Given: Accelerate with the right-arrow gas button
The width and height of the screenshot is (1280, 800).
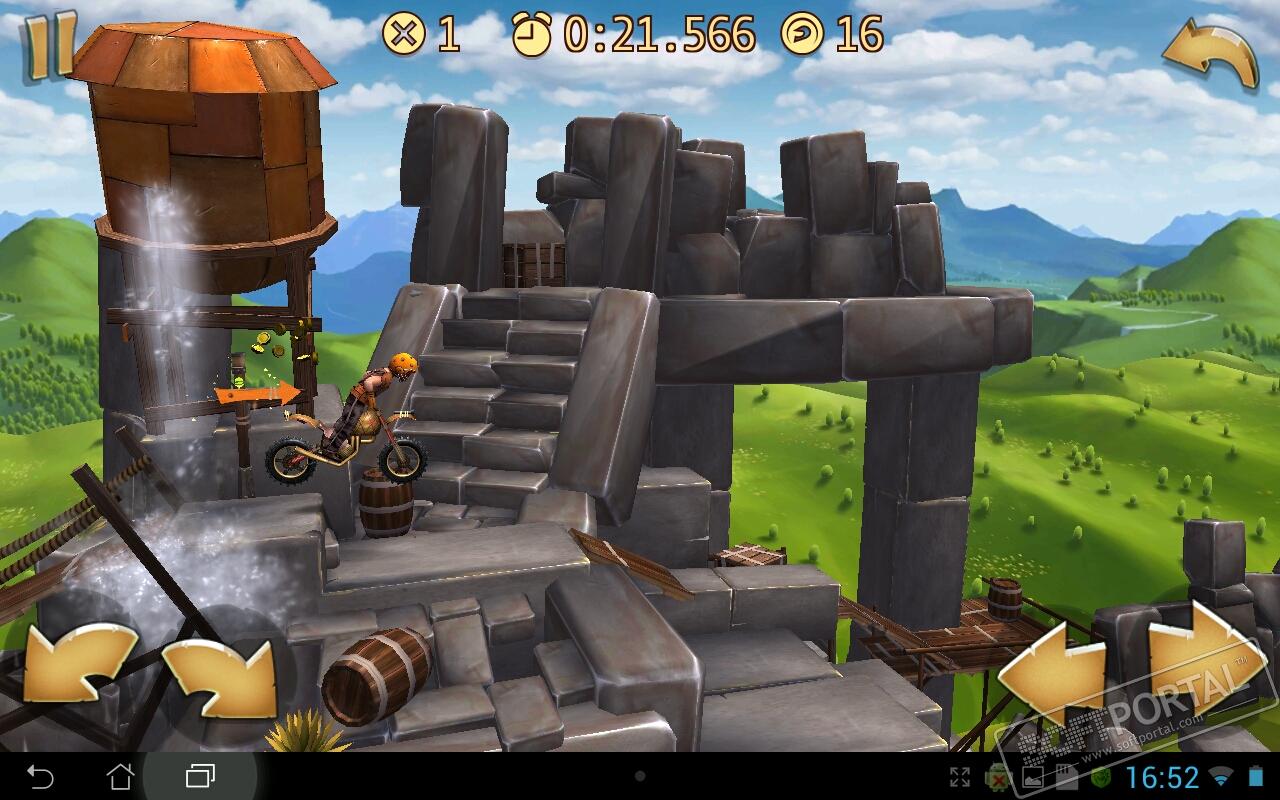Looking at the screenshot, I should pos(1200,660).
